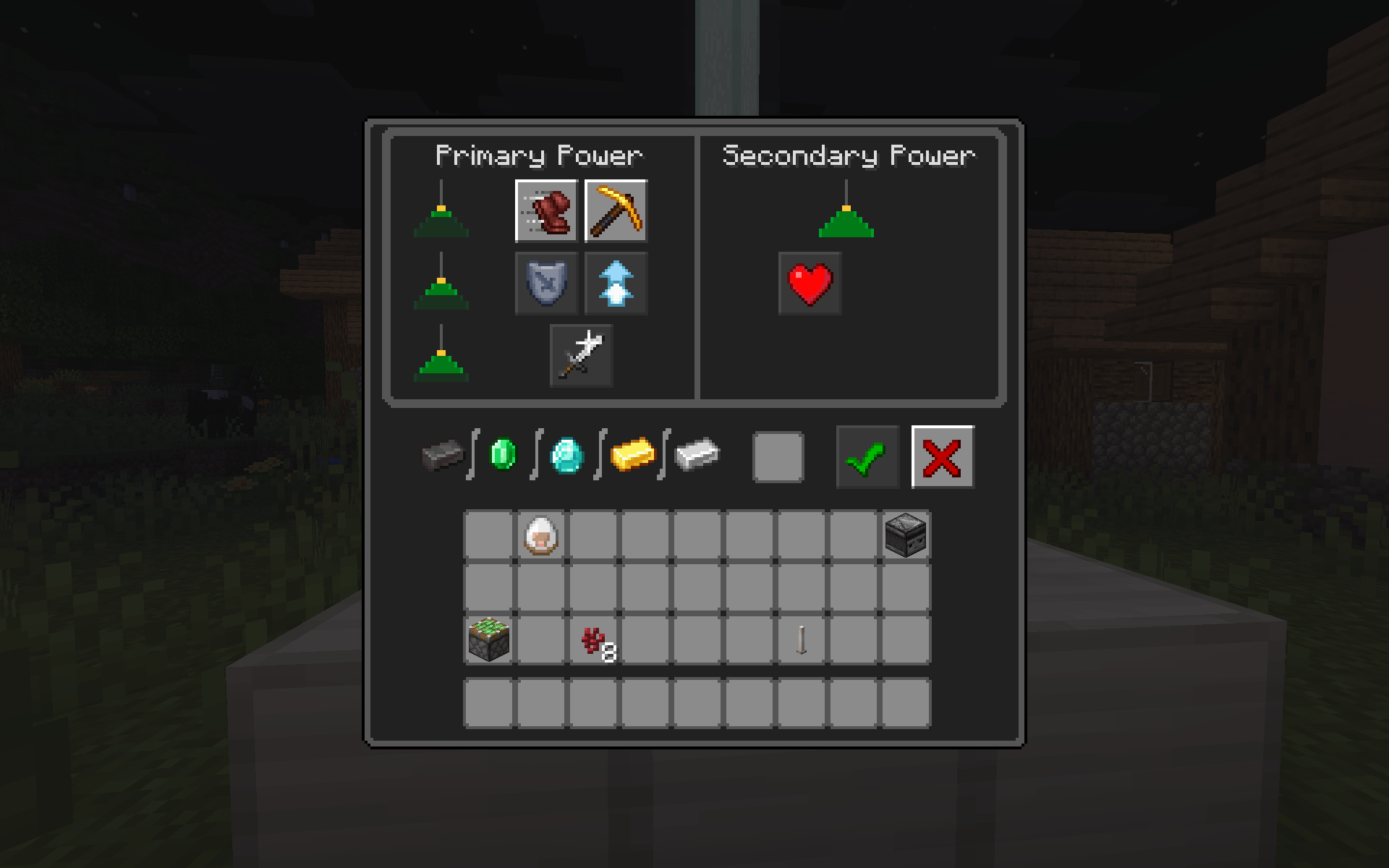This screenshot has height=868, width=1389.
Task: Choose the Regeneration heart secondary power
Action: 810,283
